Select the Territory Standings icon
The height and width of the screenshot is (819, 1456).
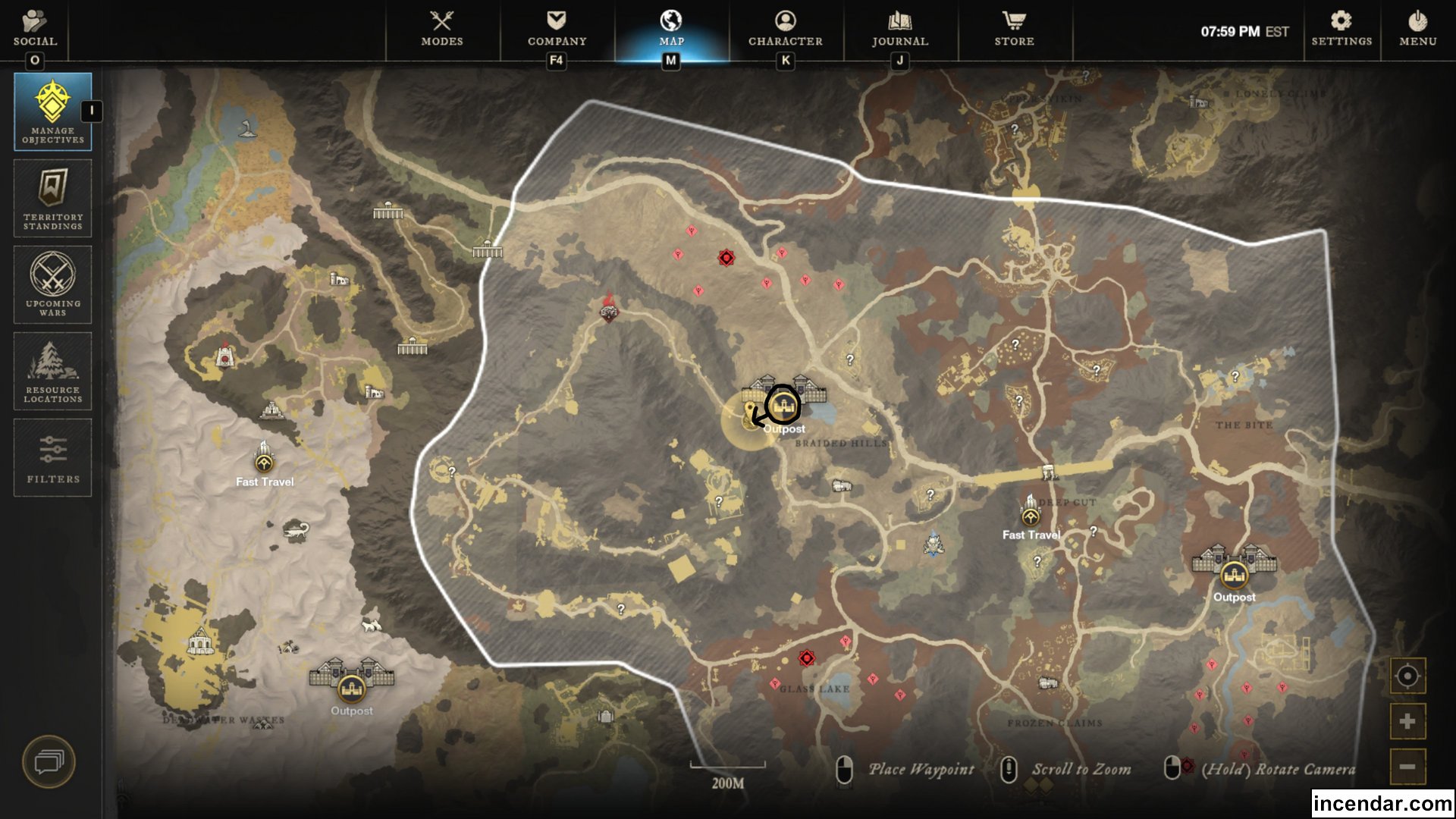pos(52,199)
